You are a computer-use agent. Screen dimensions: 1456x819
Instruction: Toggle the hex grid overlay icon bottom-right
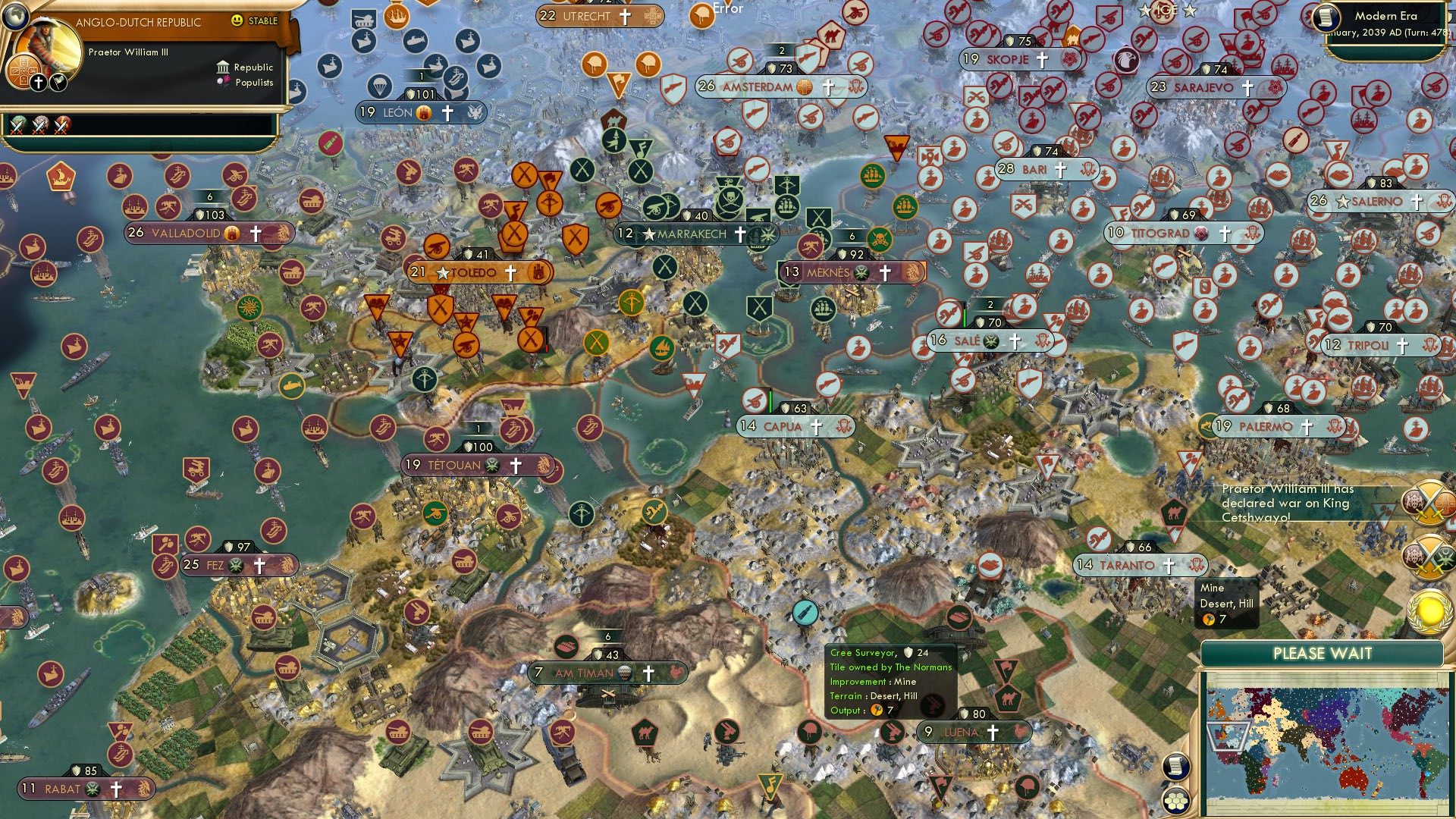pos(1175,799)
